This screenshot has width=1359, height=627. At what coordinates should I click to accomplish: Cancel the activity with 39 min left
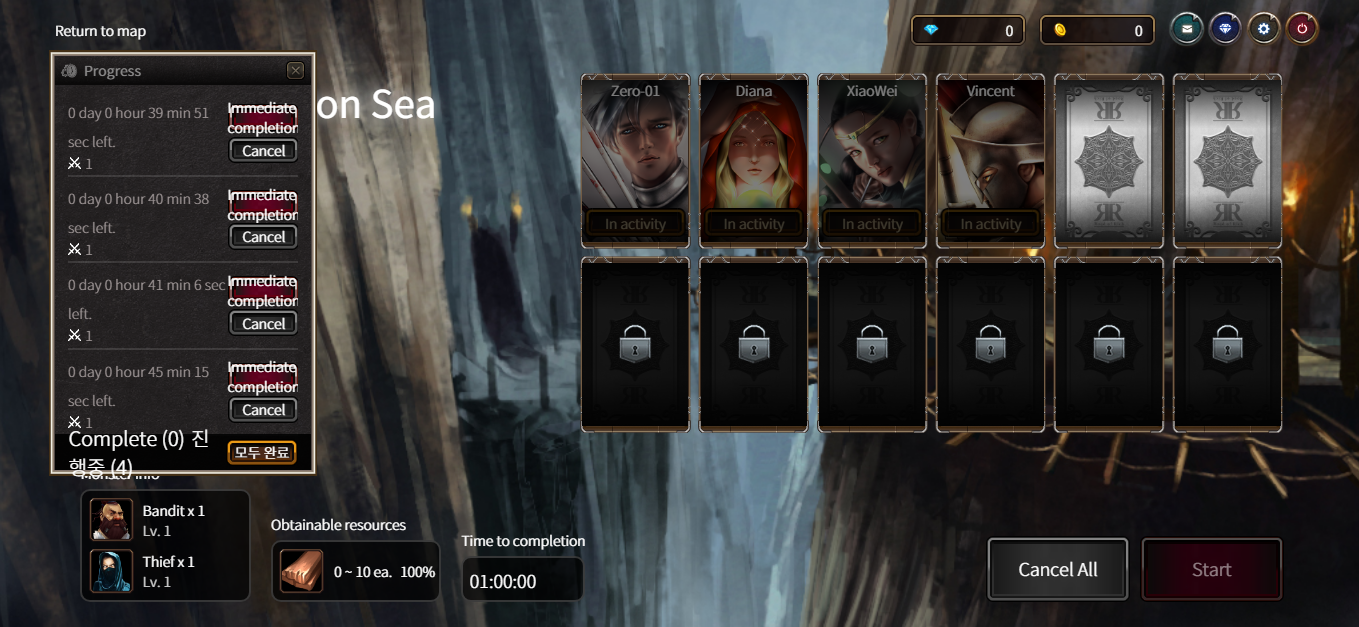pyautogui.click(x=263, y=151)
